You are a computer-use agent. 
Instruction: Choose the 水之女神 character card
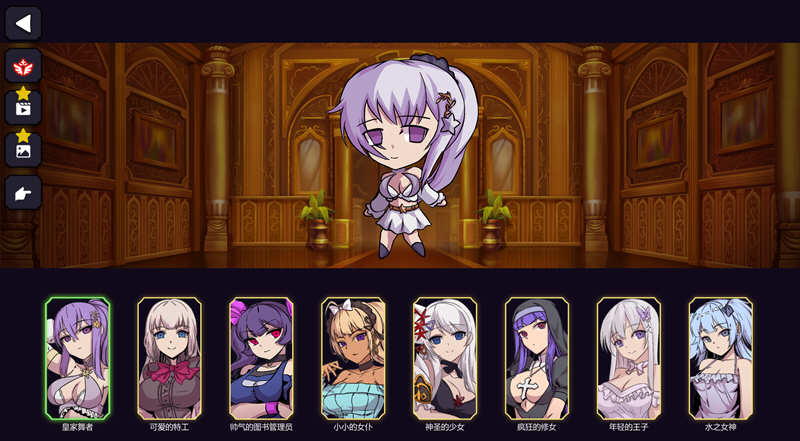point(721,357)
